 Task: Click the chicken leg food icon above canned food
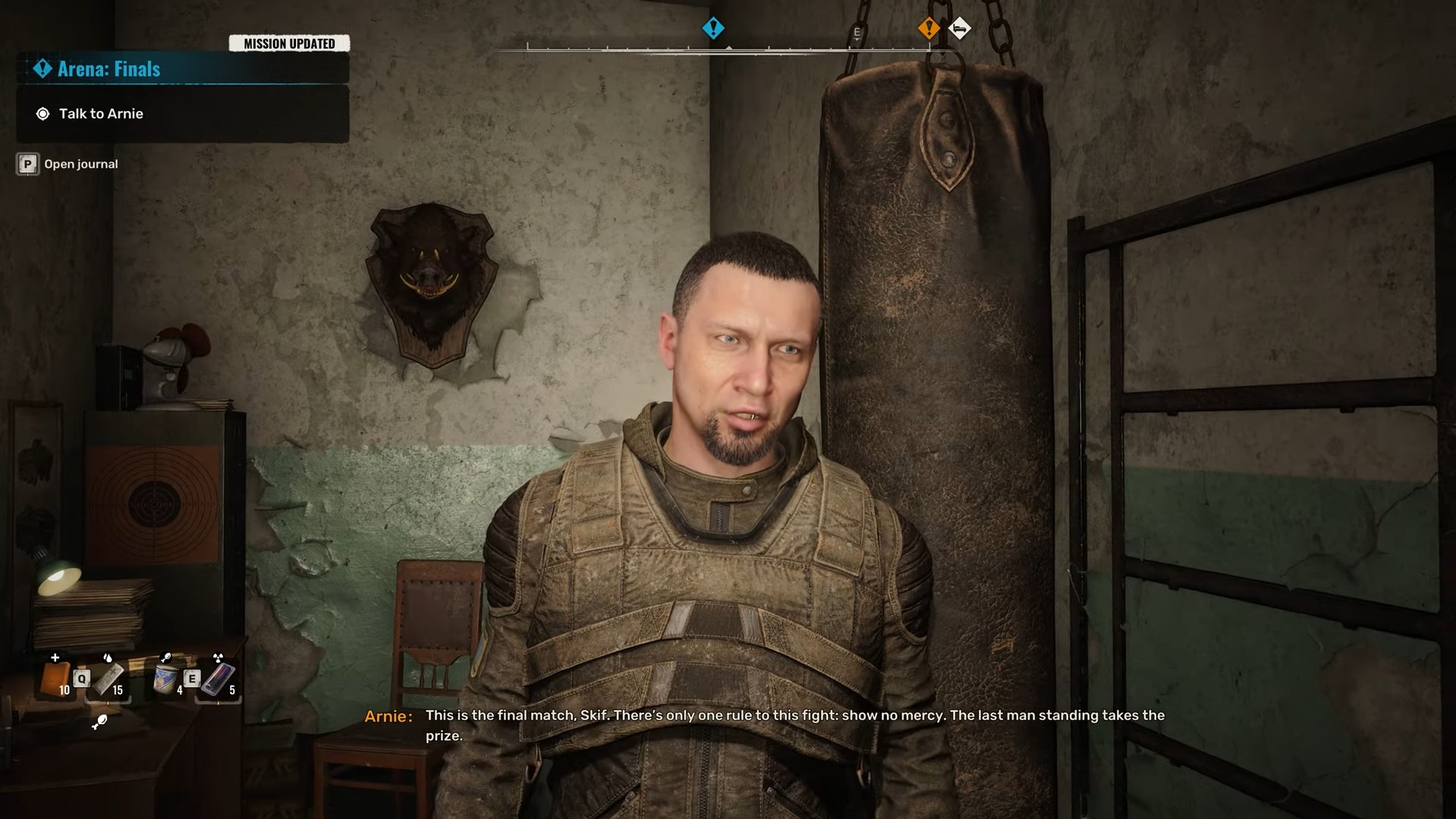coord(165,657)
